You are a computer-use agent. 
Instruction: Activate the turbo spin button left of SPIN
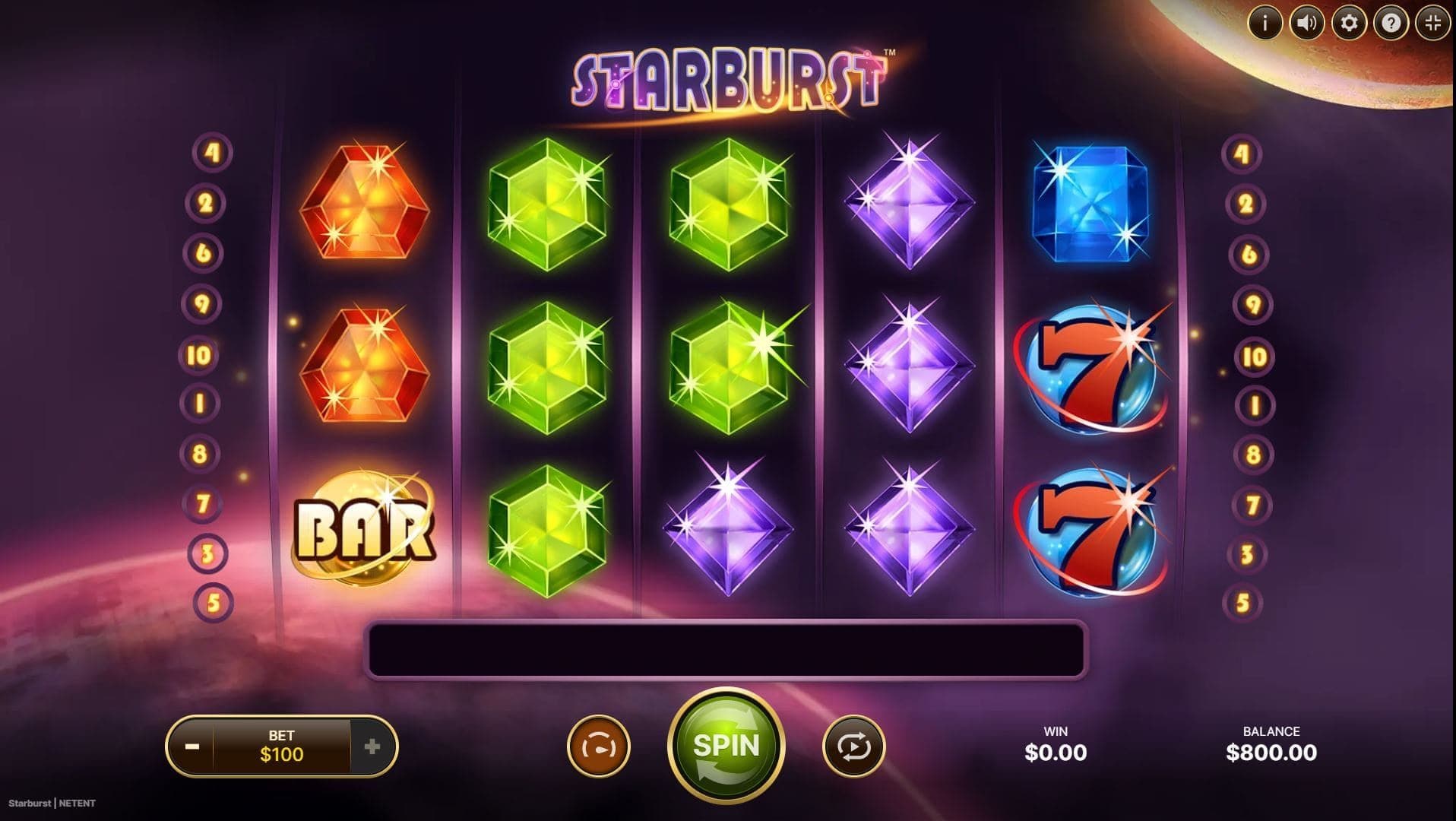point(599,747)
